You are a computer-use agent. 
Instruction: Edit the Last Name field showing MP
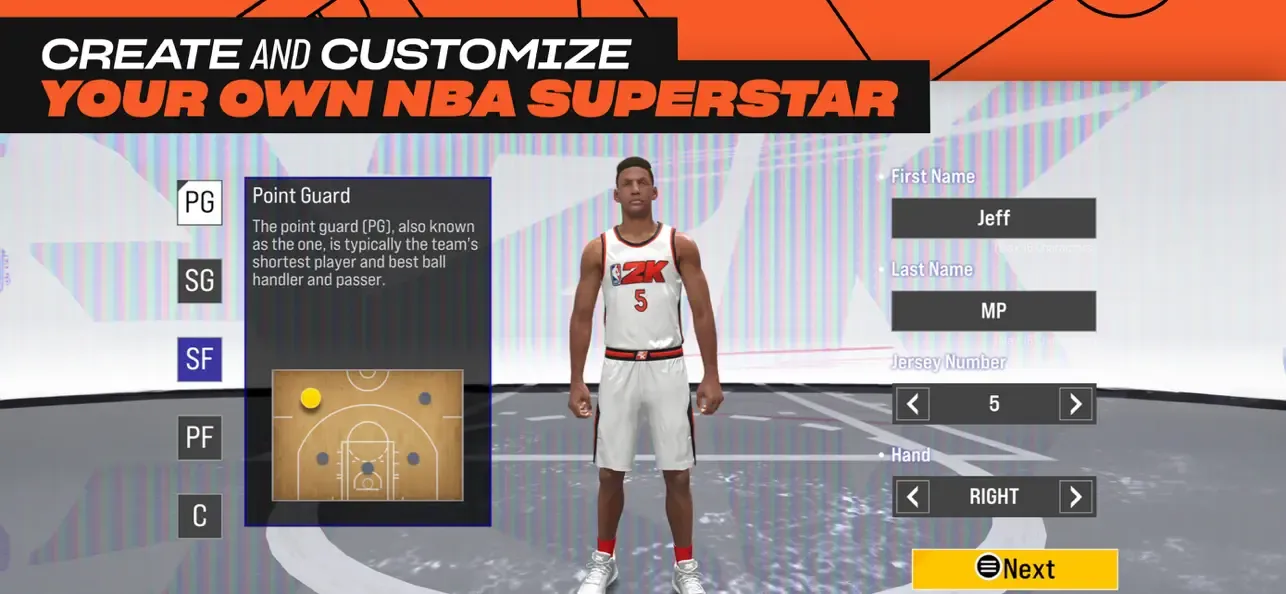pos(993,311)
